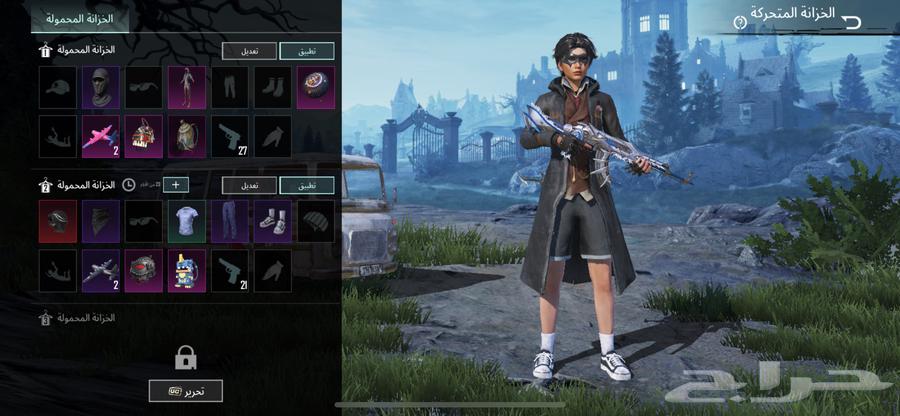Unlock wardrobe 3 with the تحرير button
Screen dimensions: 900x416
pos(185,390)
